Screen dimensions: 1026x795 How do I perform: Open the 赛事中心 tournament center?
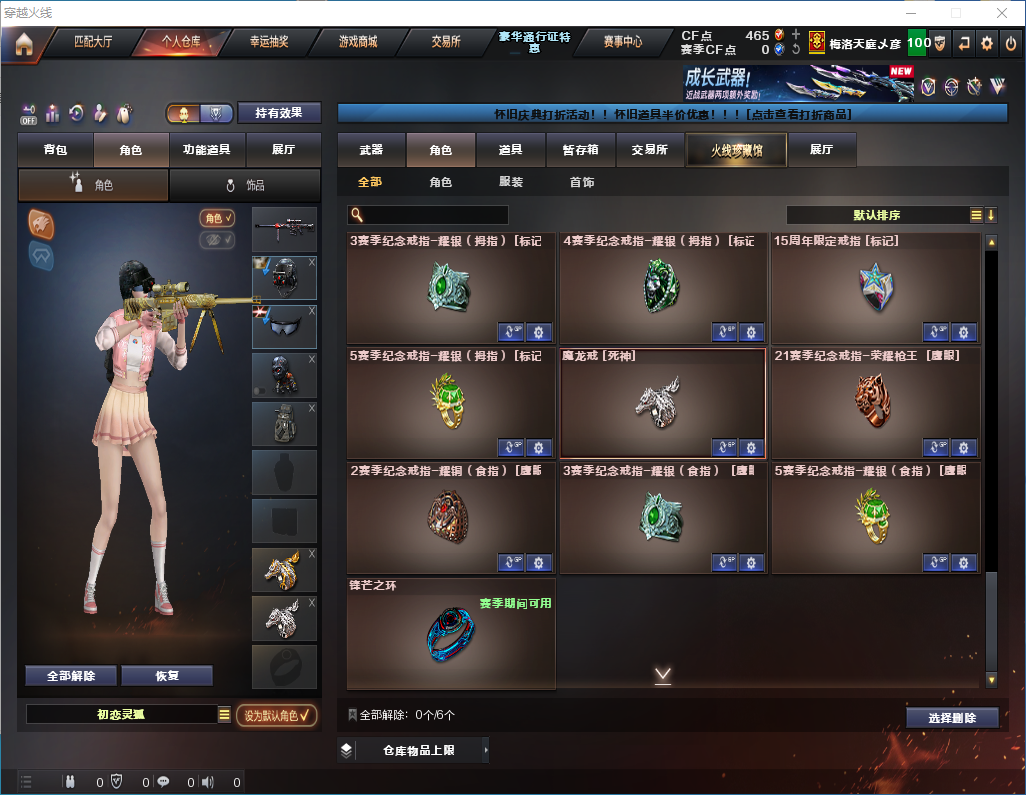click(x=622, y=42)
